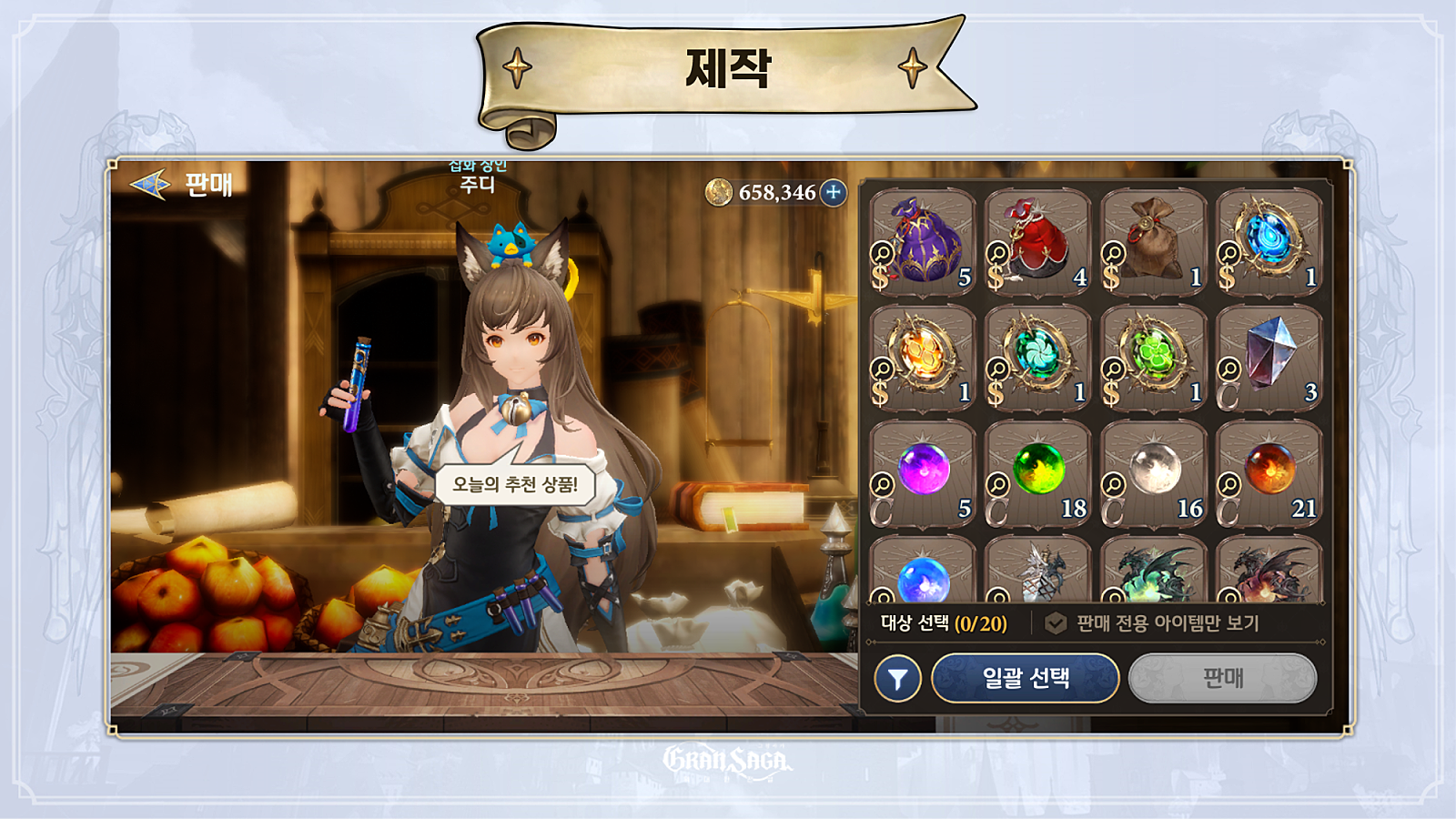Go back using the arrow beside 판매
The height and width of the screenshot is (819, 1456).
coord(150,185)
